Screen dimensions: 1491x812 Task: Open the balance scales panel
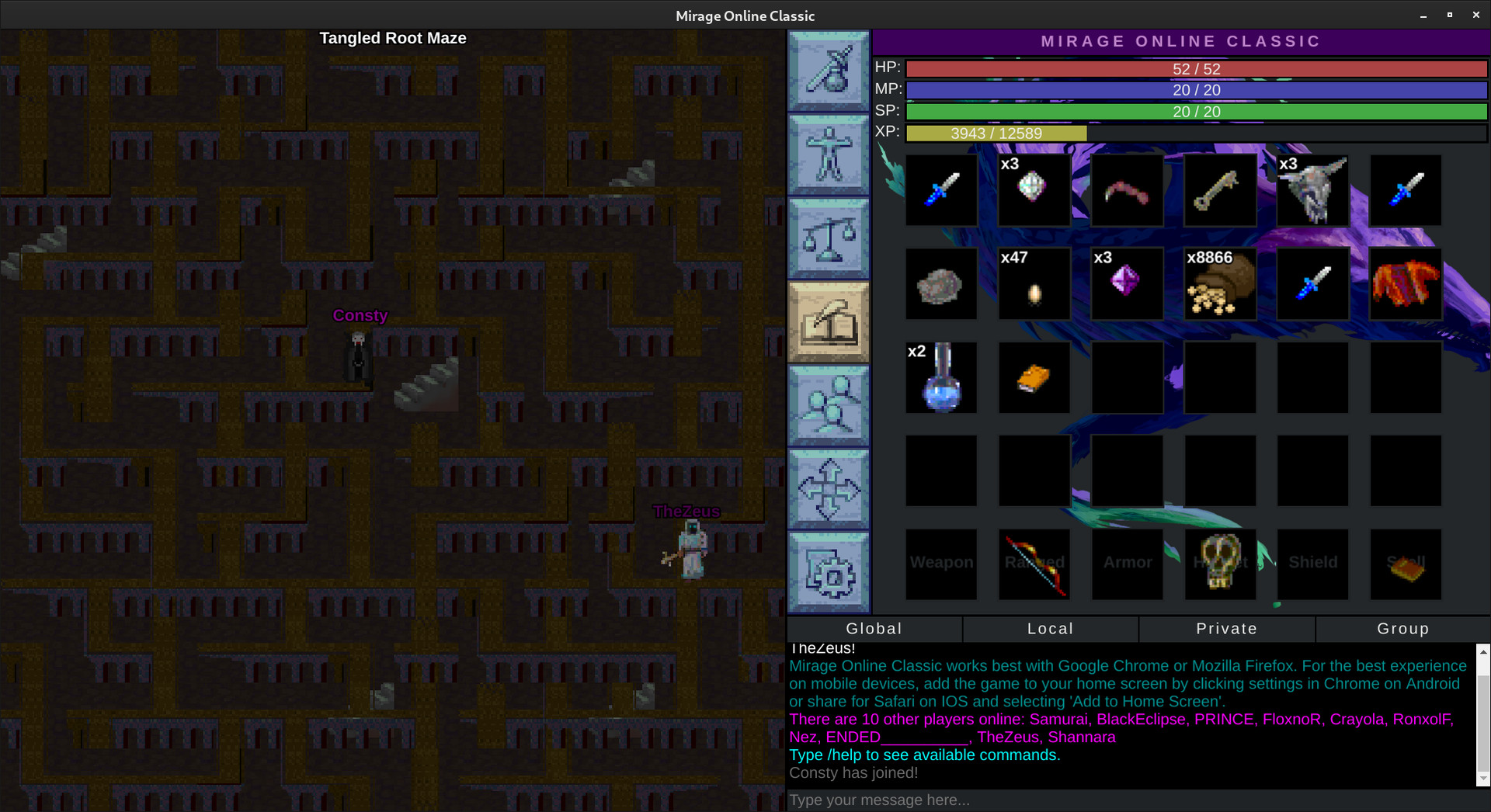829,238
